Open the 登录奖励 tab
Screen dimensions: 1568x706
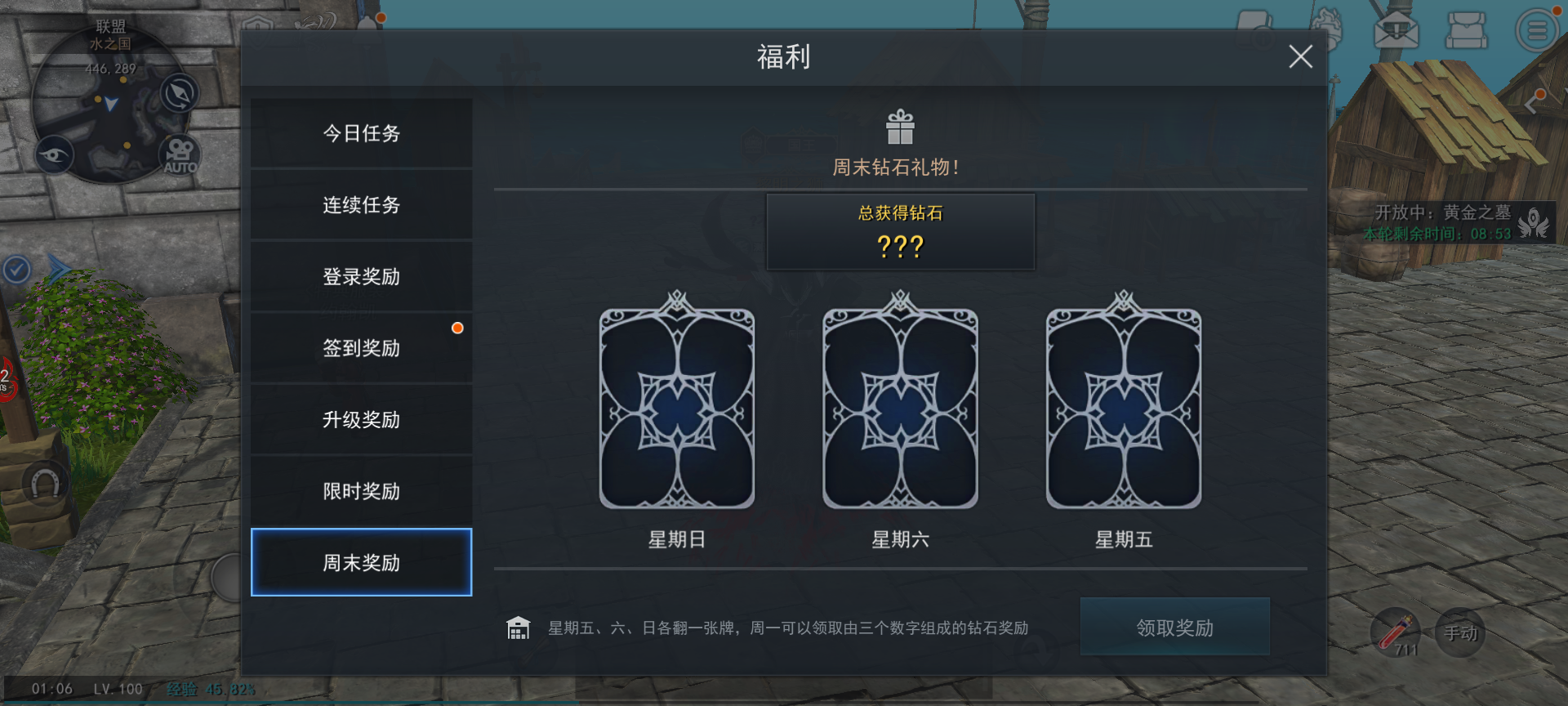(x=362, y=277)
